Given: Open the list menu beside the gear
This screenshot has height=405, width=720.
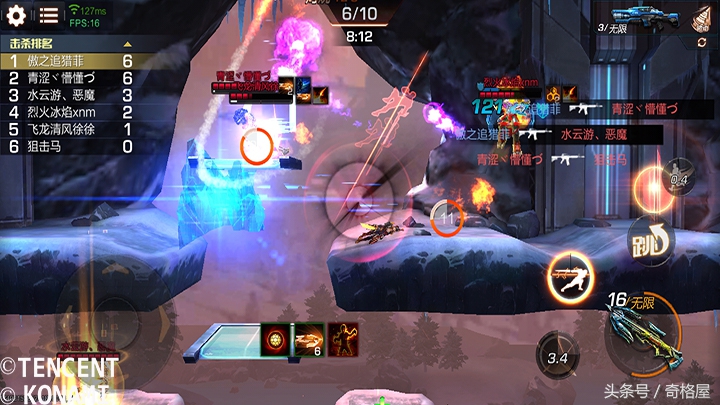Looking at the screenshot, I should click(x=48, y=15).
